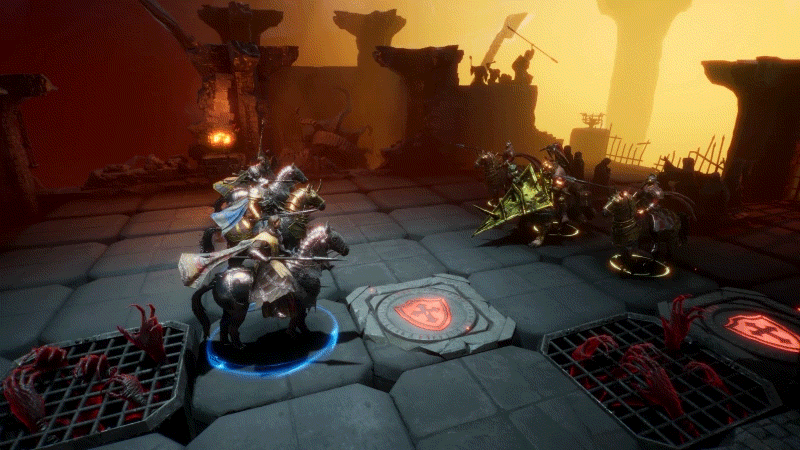Target the dark enemy horseman with yellow ring
800x450 pixels.
point(641,225)
